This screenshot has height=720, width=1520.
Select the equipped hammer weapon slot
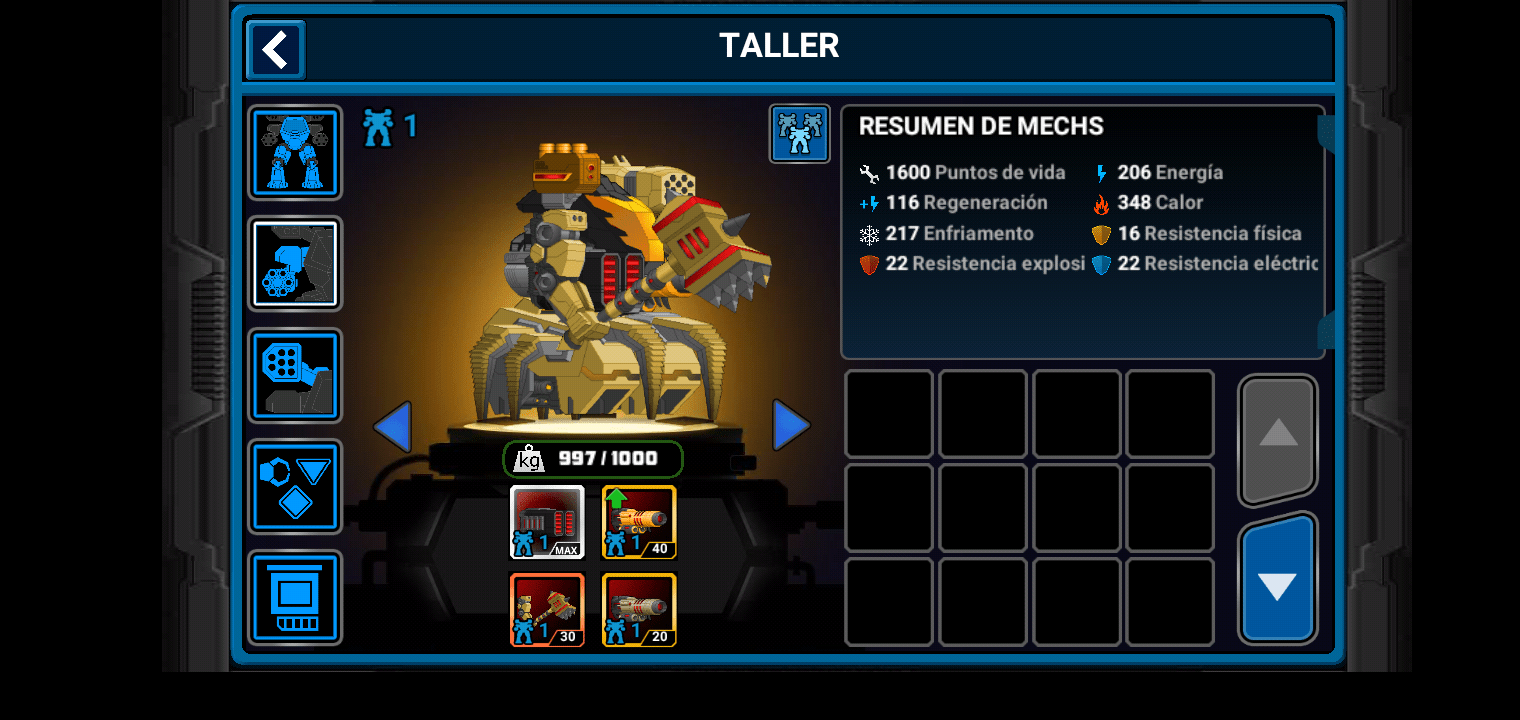click(547, 610)
